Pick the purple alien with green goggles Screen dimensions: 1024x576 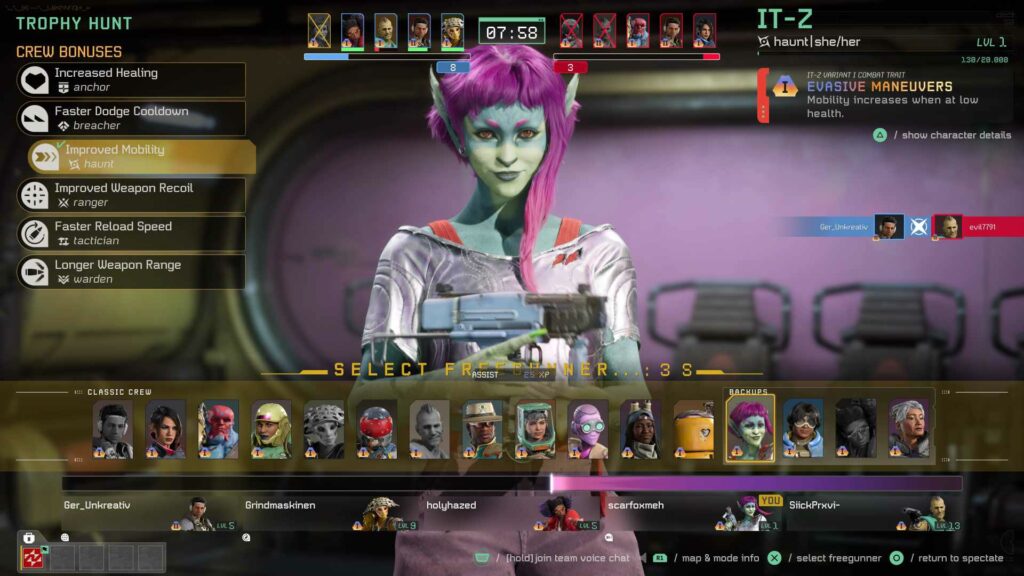[588, 430]
